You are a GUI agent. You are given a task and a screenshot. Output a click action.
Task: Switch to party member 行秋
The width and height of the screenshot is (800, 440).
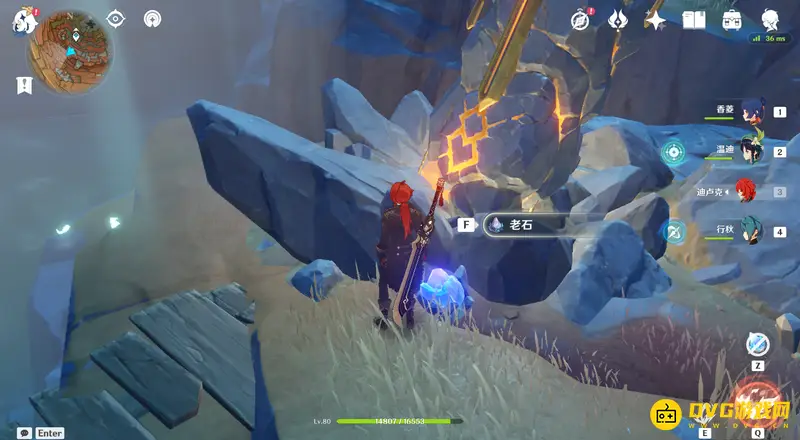[750, 232]
